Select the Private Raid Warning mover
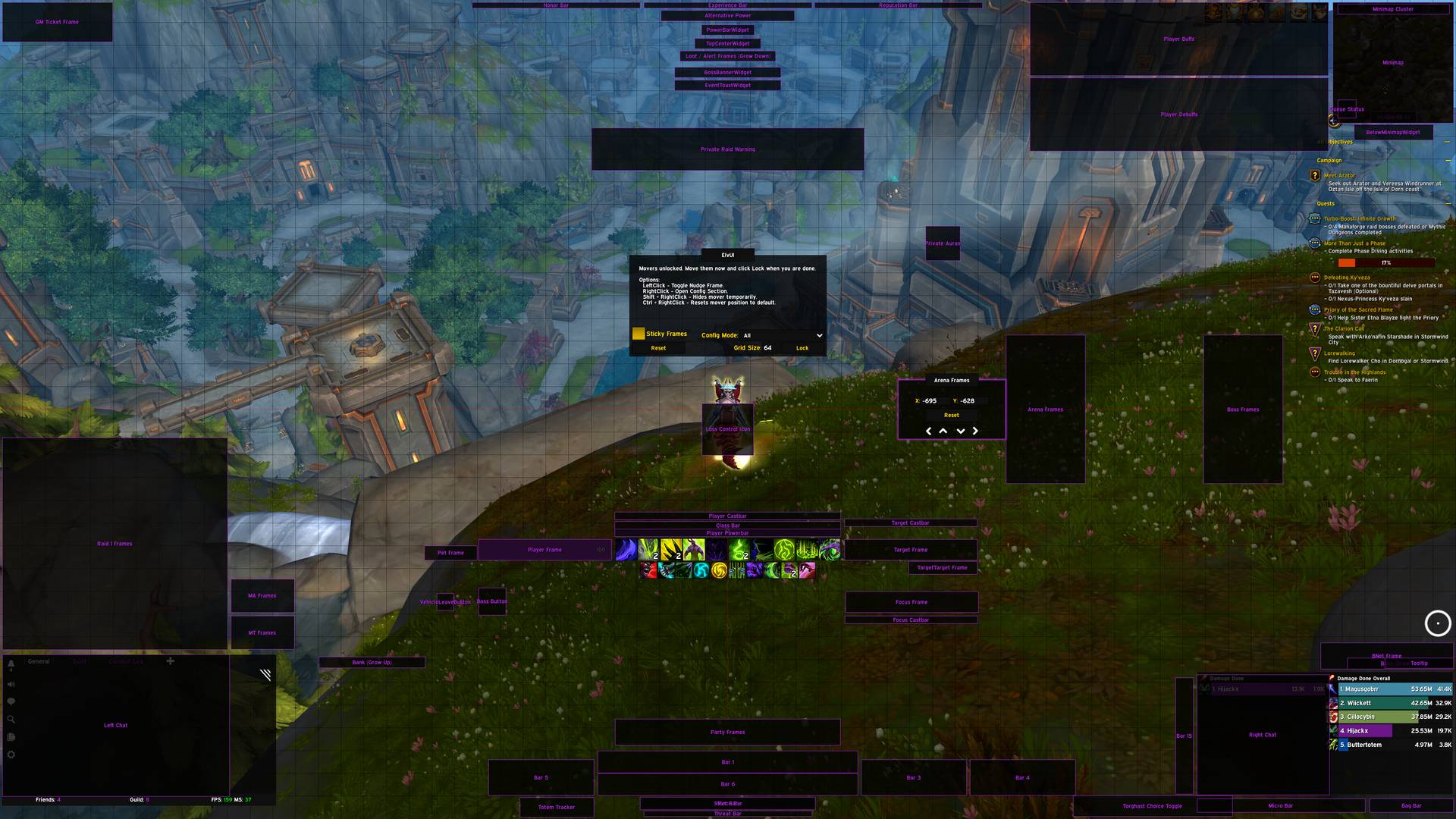The height and width of the screenshot is (819, 1456). (x=727, y=149)
